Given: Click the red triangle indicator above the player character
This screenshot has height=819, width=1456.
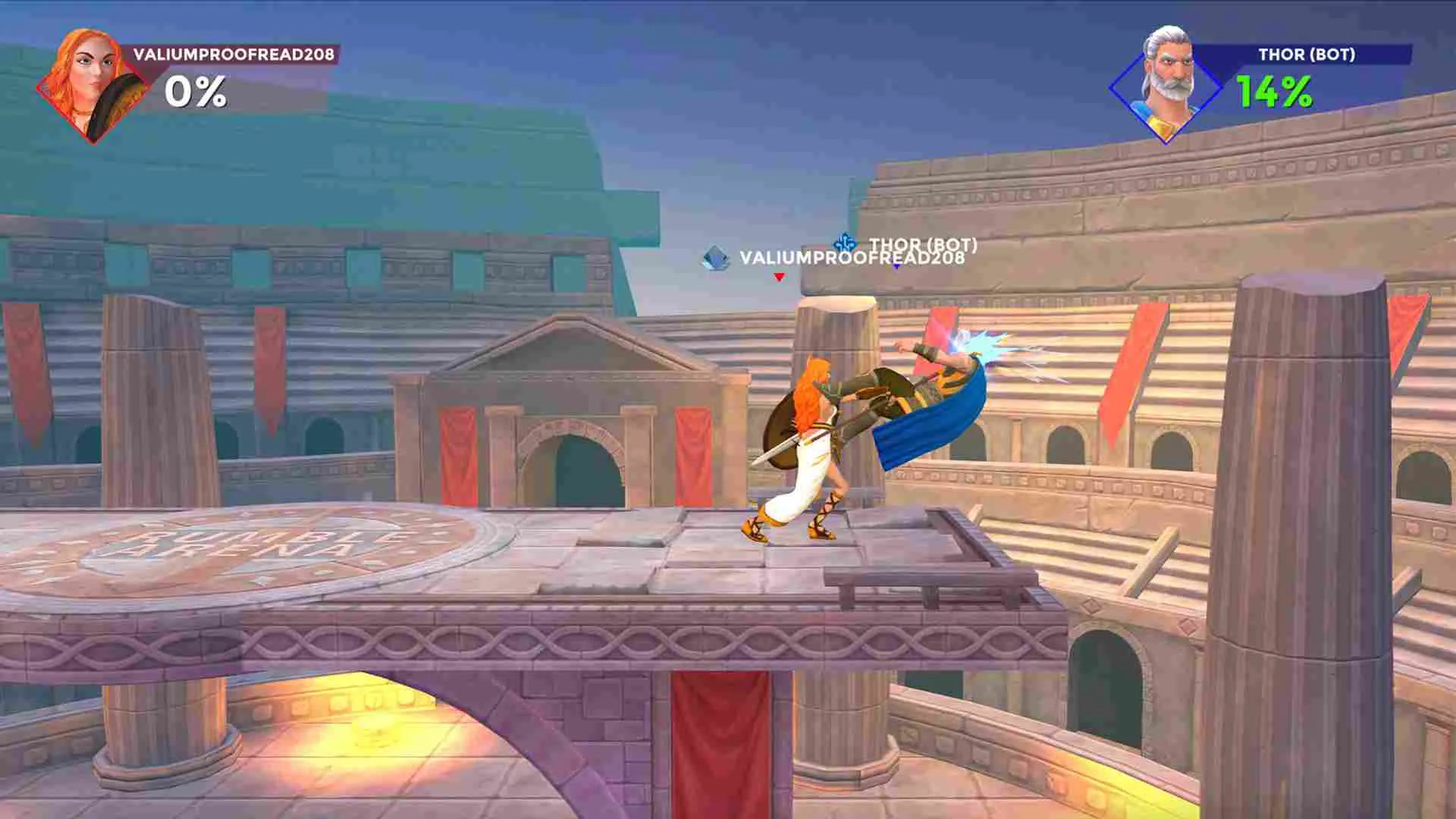Looking at the screenshot, I should tap(778, 278).
